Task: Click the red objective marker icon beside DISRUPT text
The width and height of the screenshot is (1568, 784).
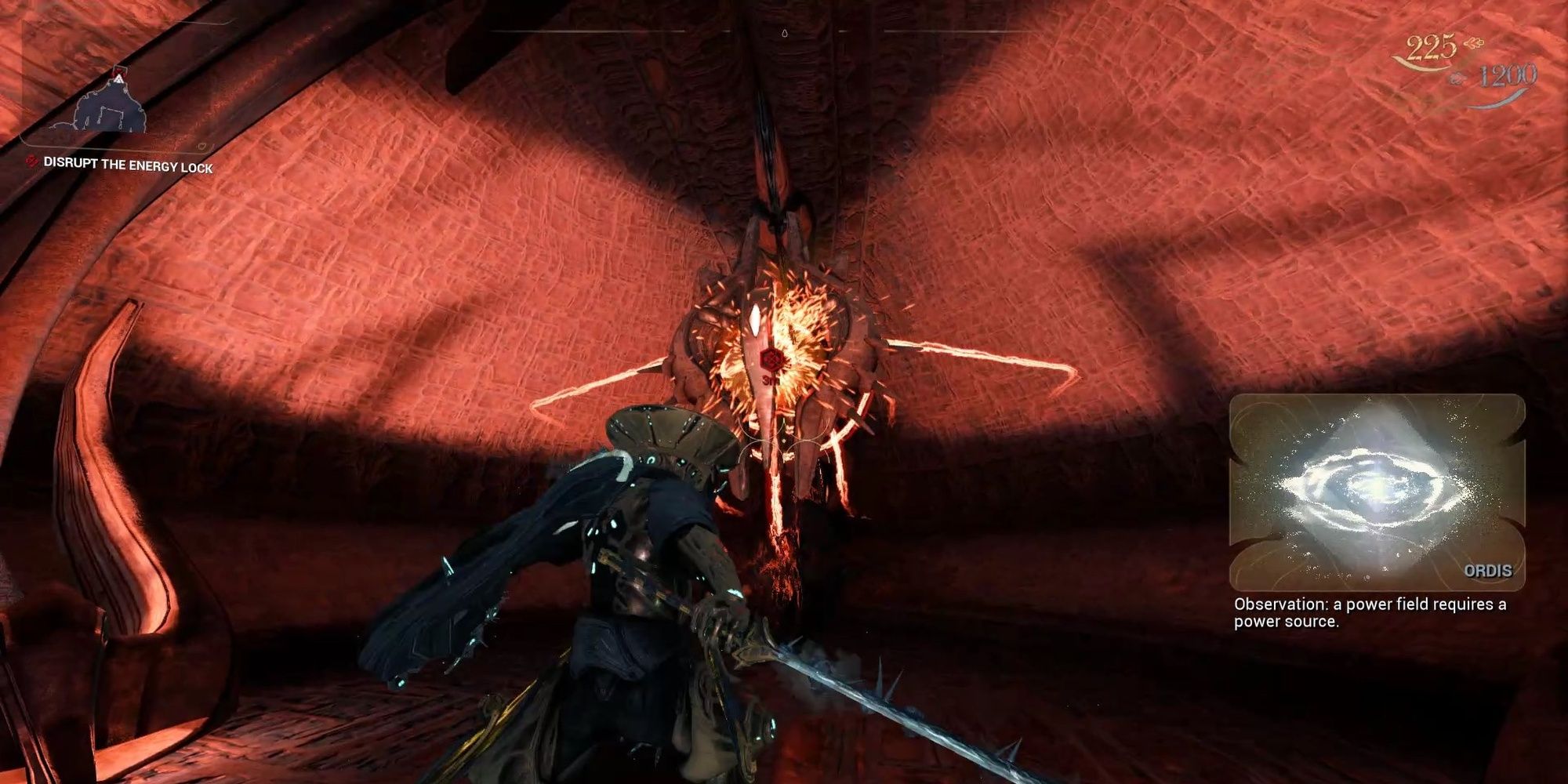Action: coord(31,161)
